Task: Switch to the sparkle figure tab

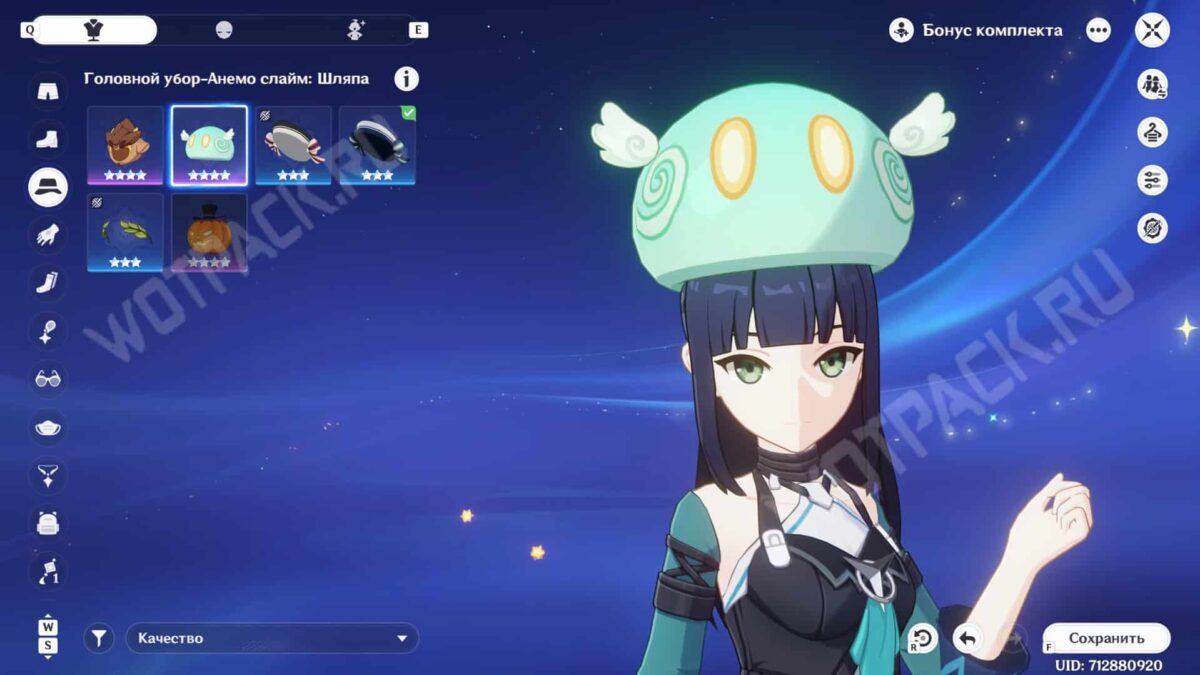Action: pyautogui.click(x=355, y=30)
